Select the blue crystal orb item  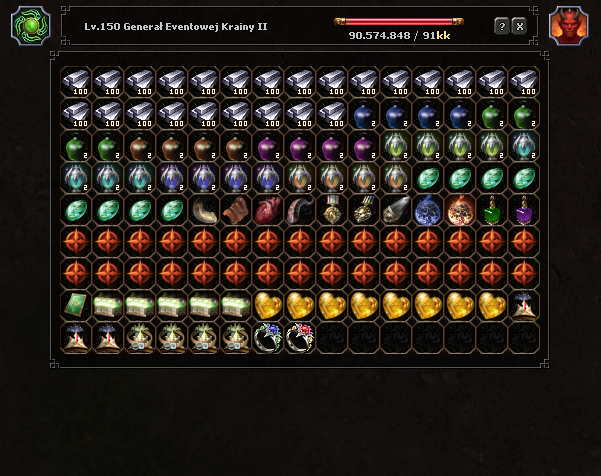(x=427, y=210)
